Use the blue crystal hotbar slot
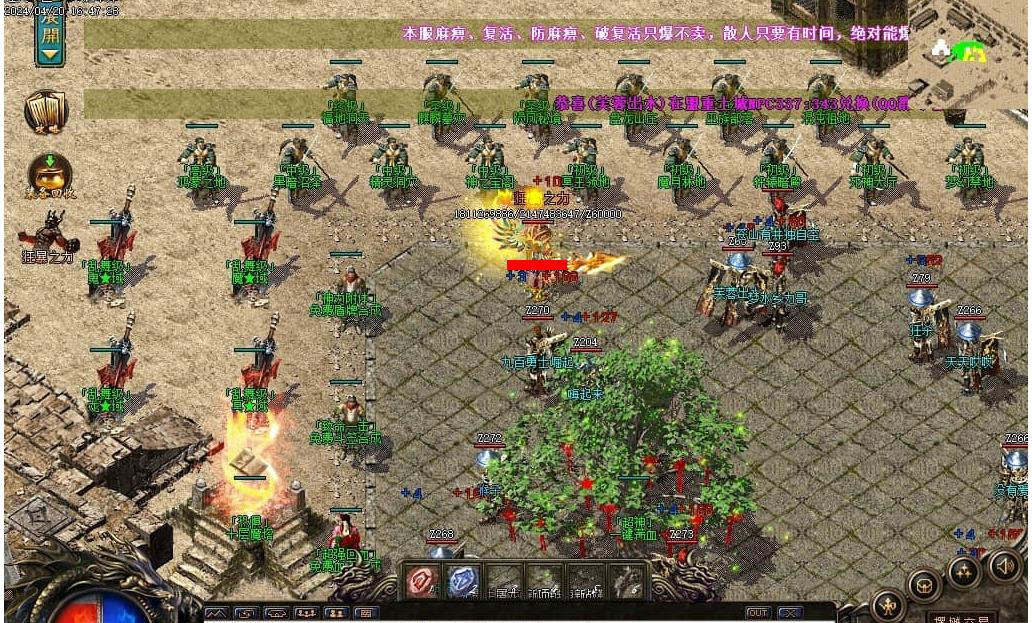Viewport: 1032px width, 623px height. point(463,581)
